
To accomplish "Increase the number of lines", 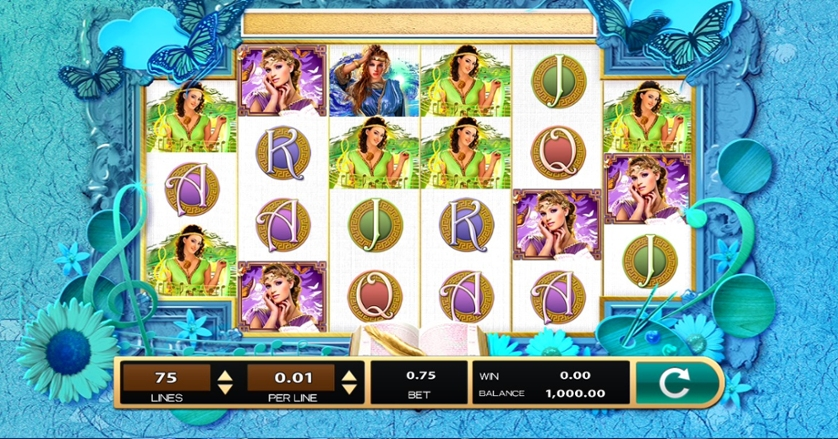I will (226, 374).
